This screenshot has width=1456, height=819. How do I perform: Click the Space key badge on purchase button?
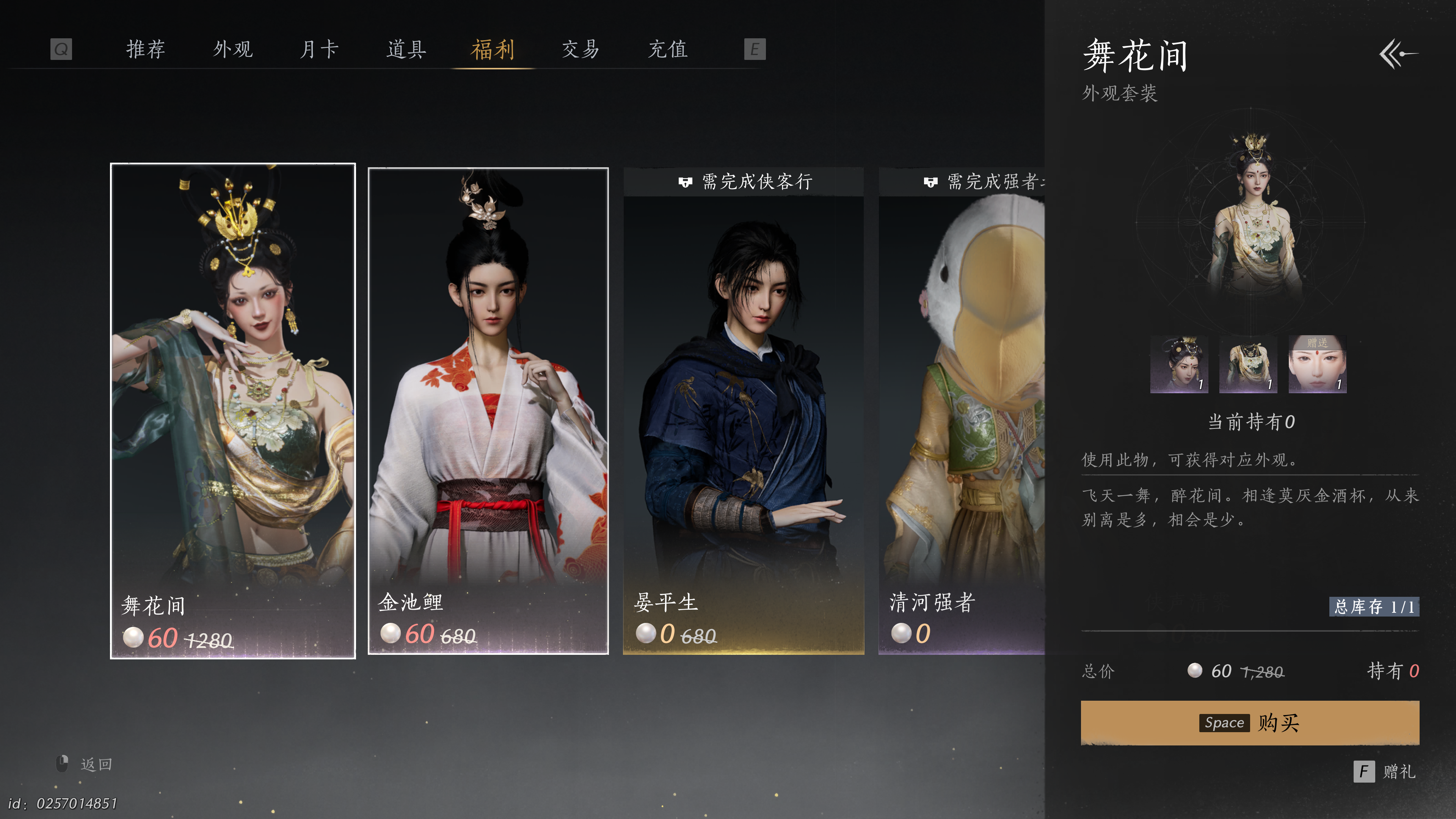pos(1224,722)
